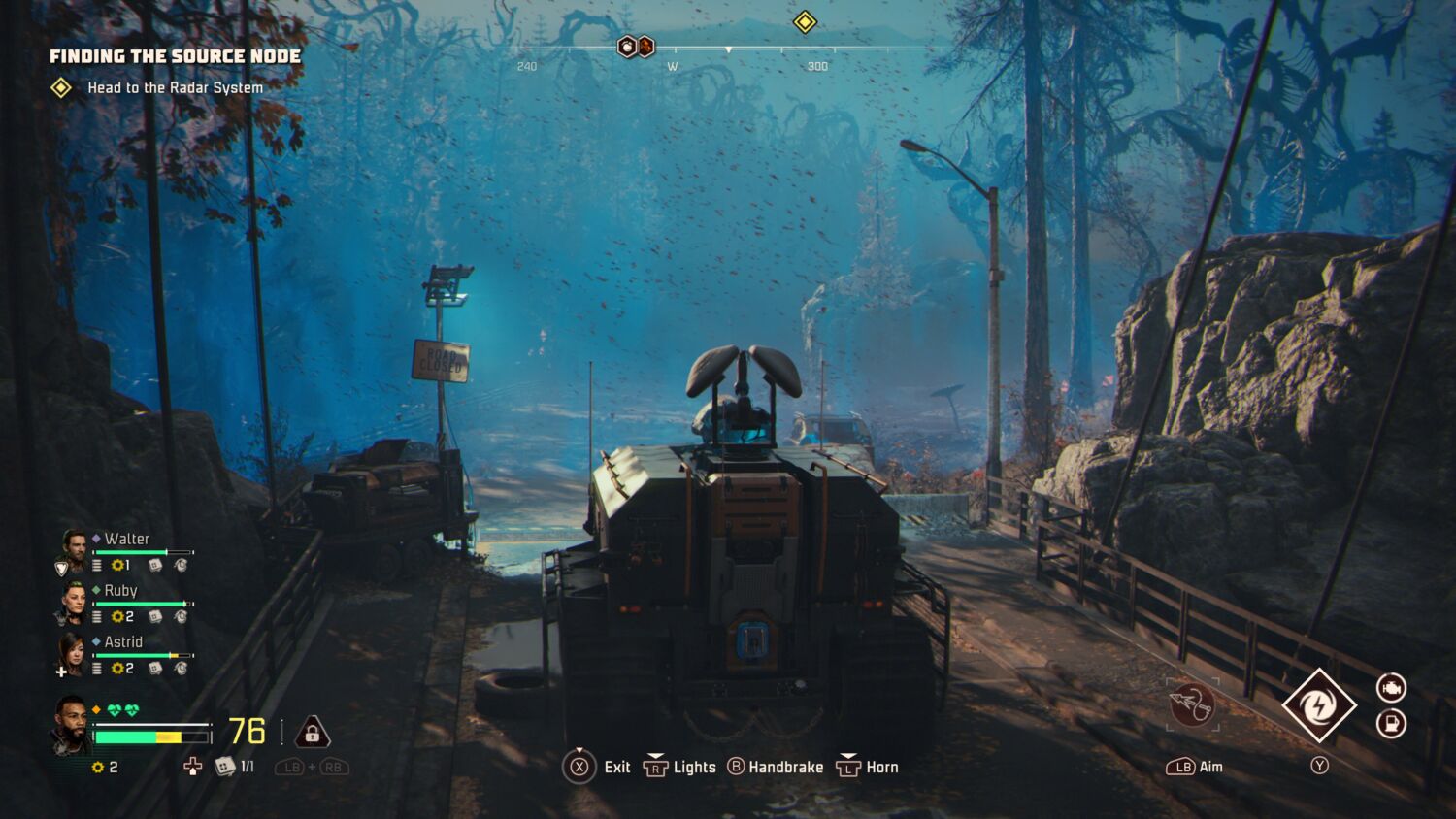Click the padlock weapon-locked icon
The image size is (1456, 819).
point(312,733)
